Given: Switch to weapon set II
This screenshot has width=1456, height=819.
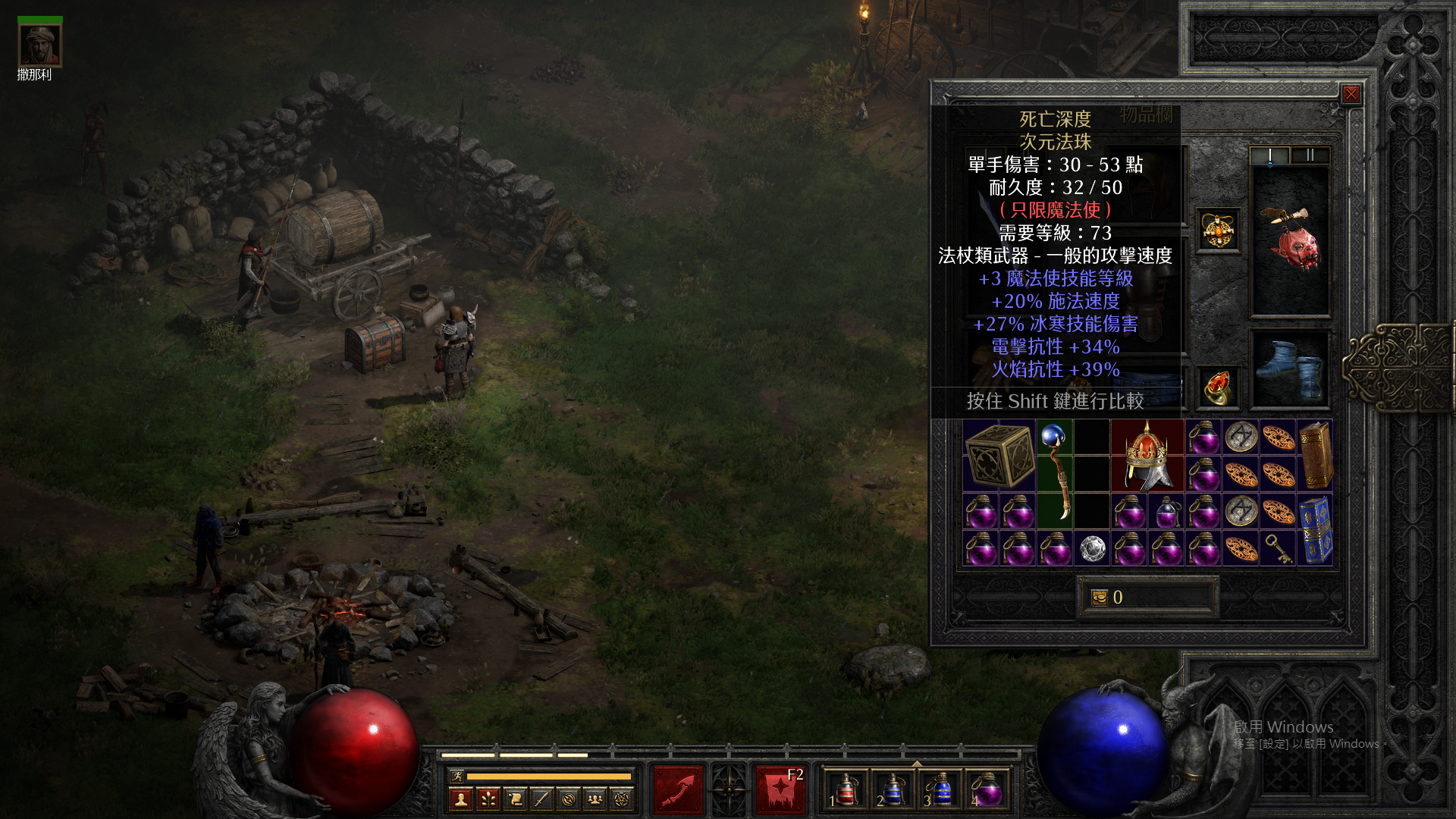Looking at the screenshot, I should pos(1310,154).
